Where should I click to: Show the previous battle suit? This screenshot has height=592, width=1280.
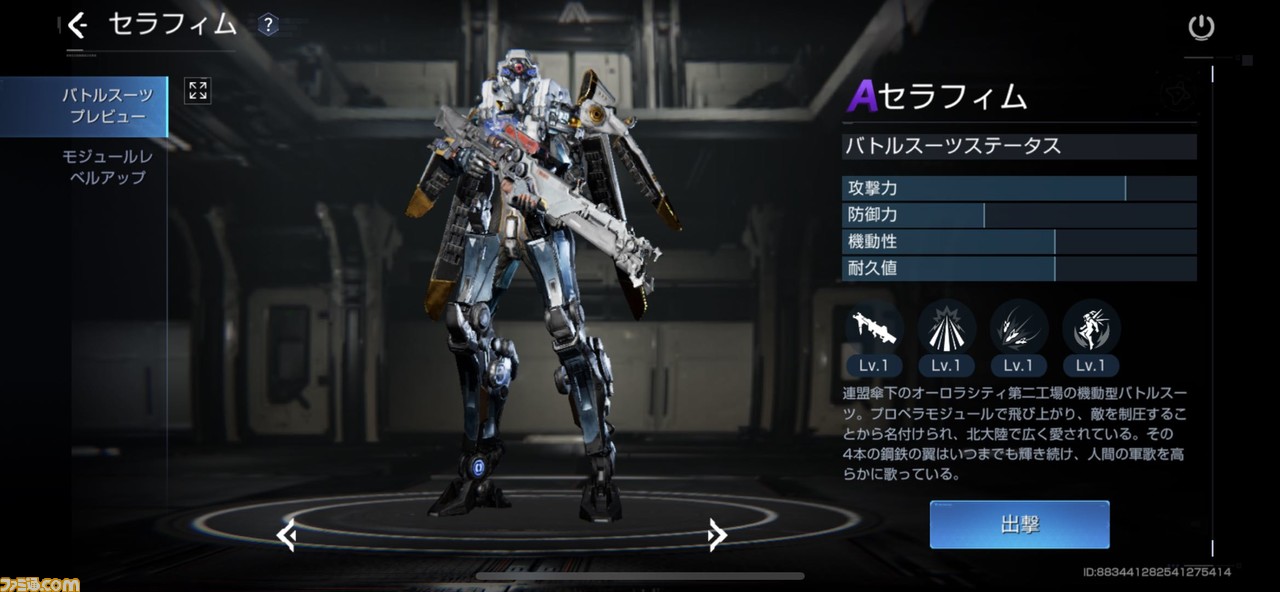point(286,536)
